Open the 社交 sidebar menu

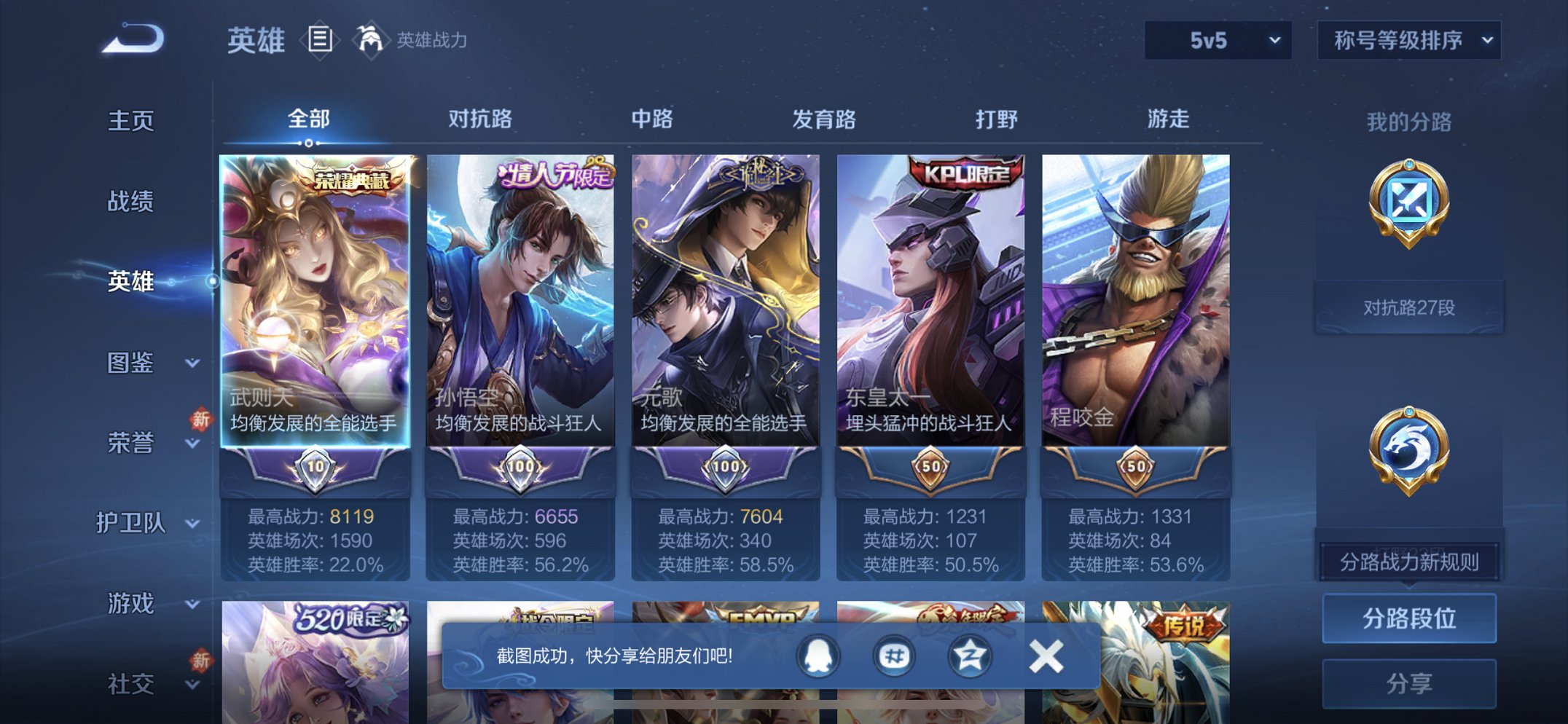[131, 683]
